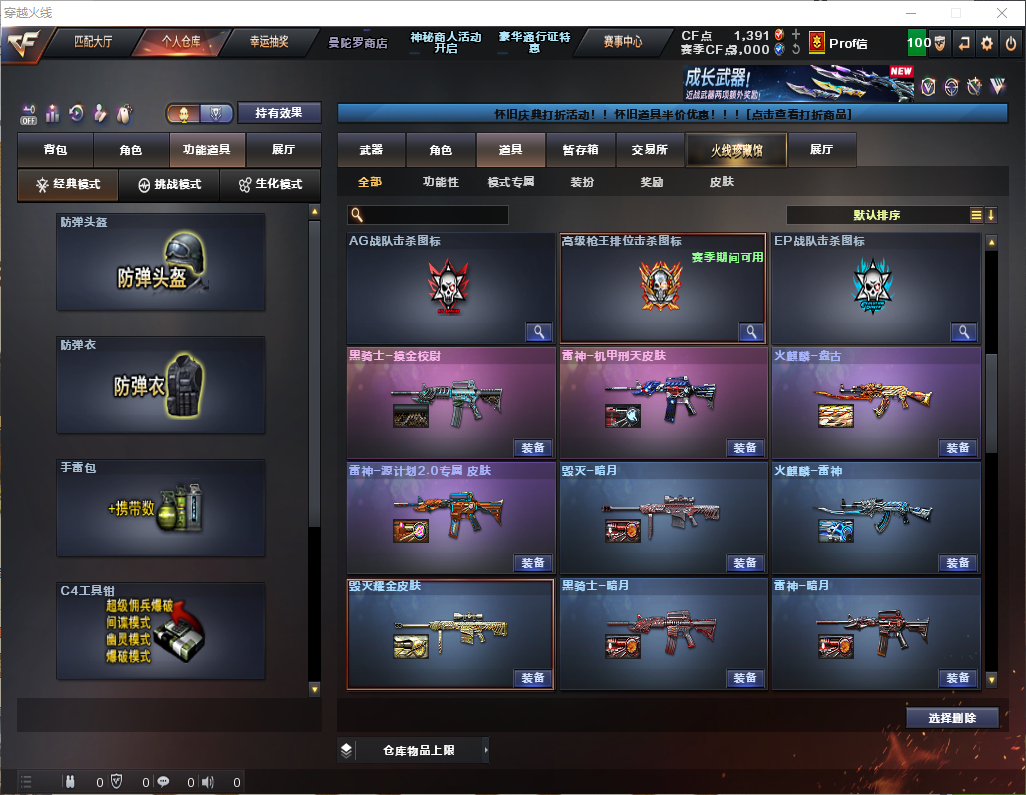1026x795 pixels.
Task: Go to 幸运抽奖 lucky draw
Action: [268, 42]
